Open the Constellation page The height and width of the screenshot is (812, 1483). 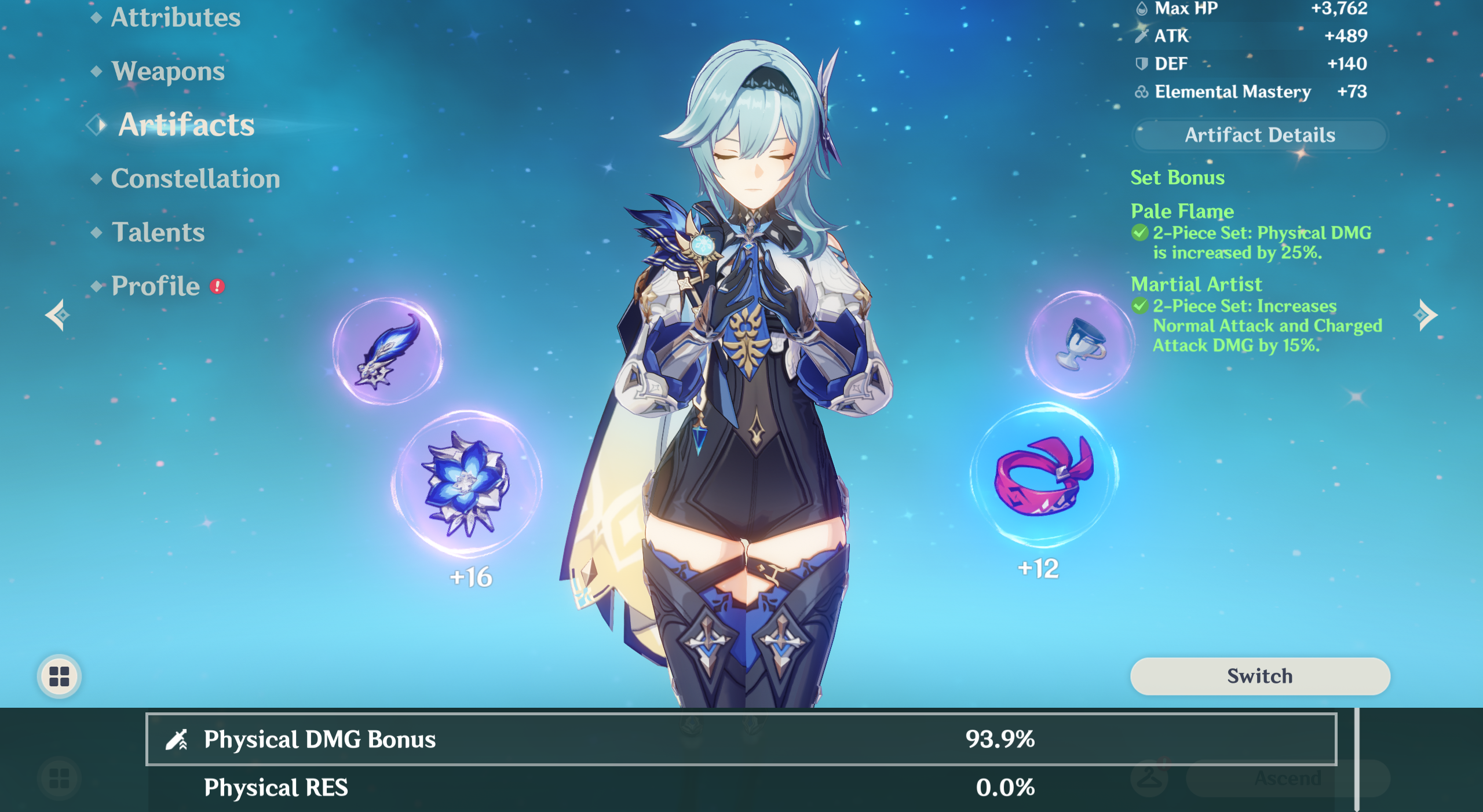pos(195,178)
